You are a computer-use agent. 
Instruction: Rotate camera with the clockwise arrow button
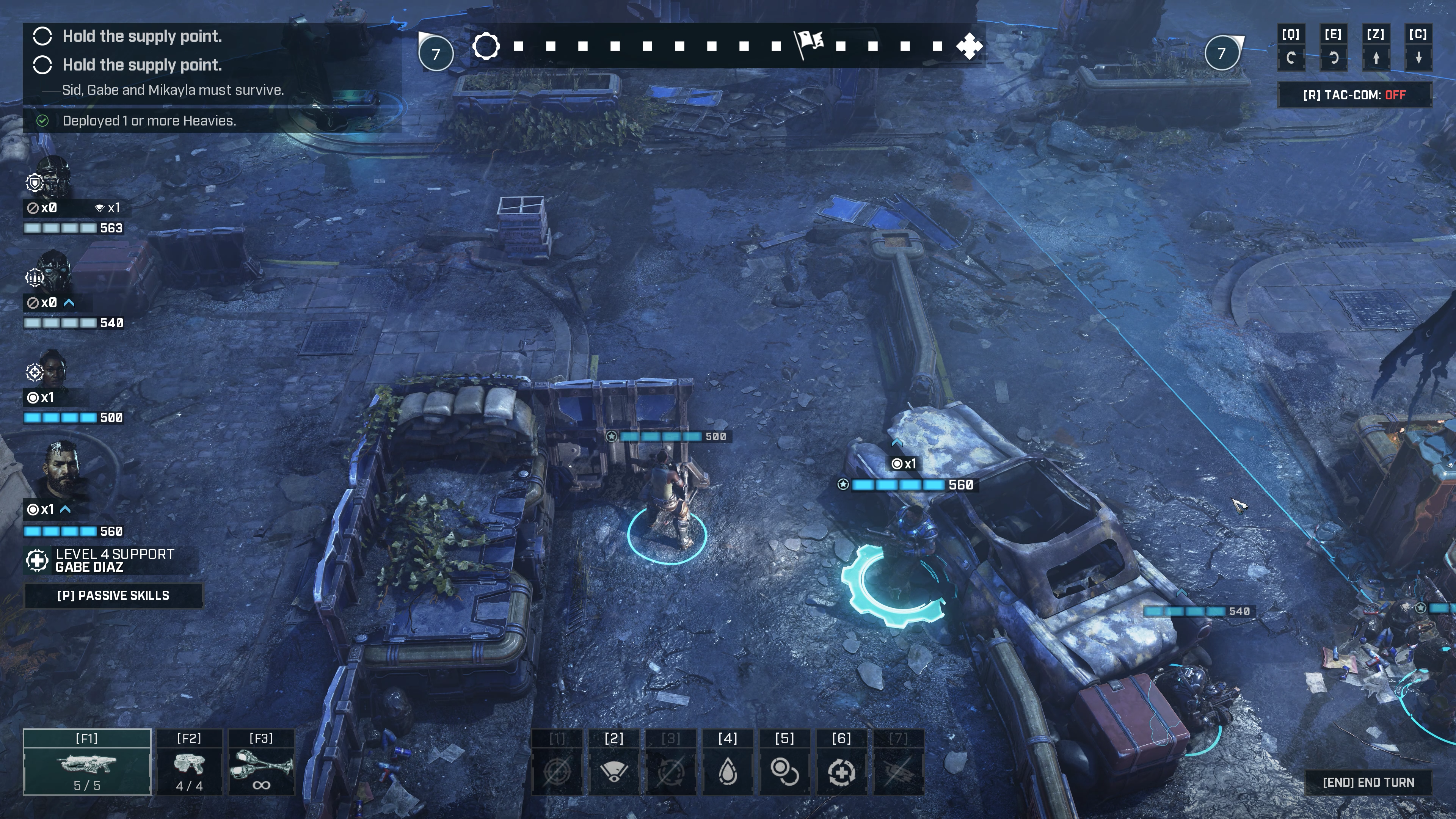(x=1334, y=58)
